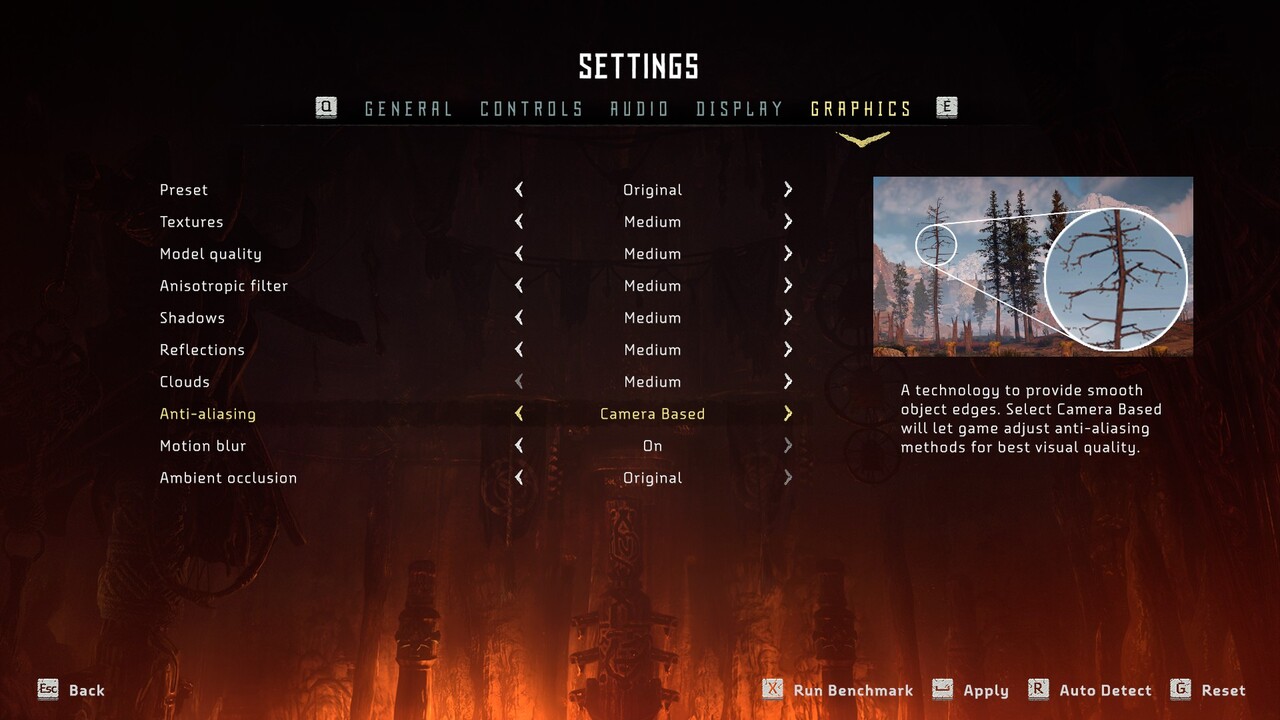Screen dimensions: 1280x720
Task: Click right arrow for Preset
Action: point(788,190)
